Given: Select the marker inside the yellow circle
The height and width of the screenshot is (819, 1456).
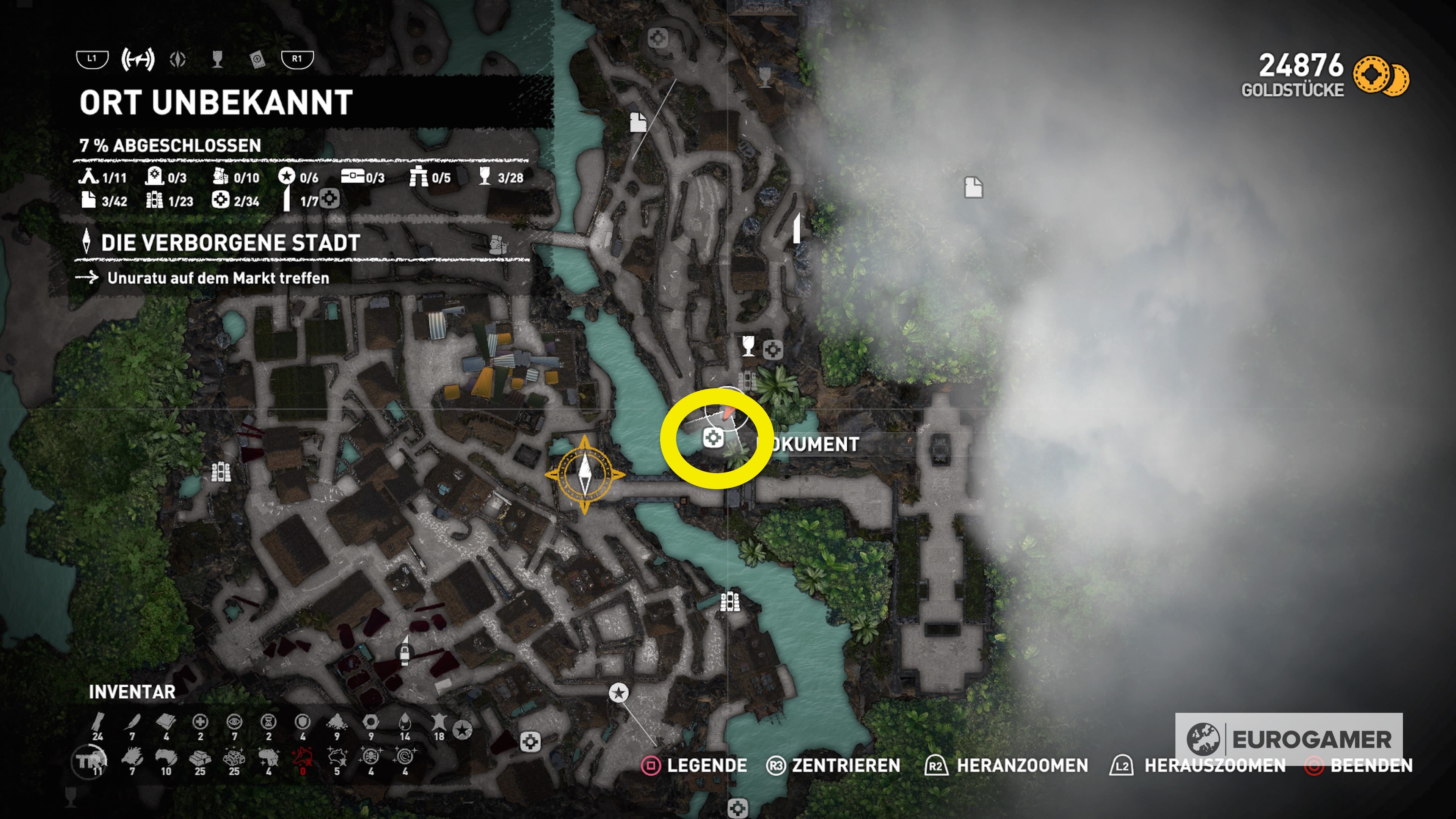Looking at the screenshot, I should [x=713, y=438].
